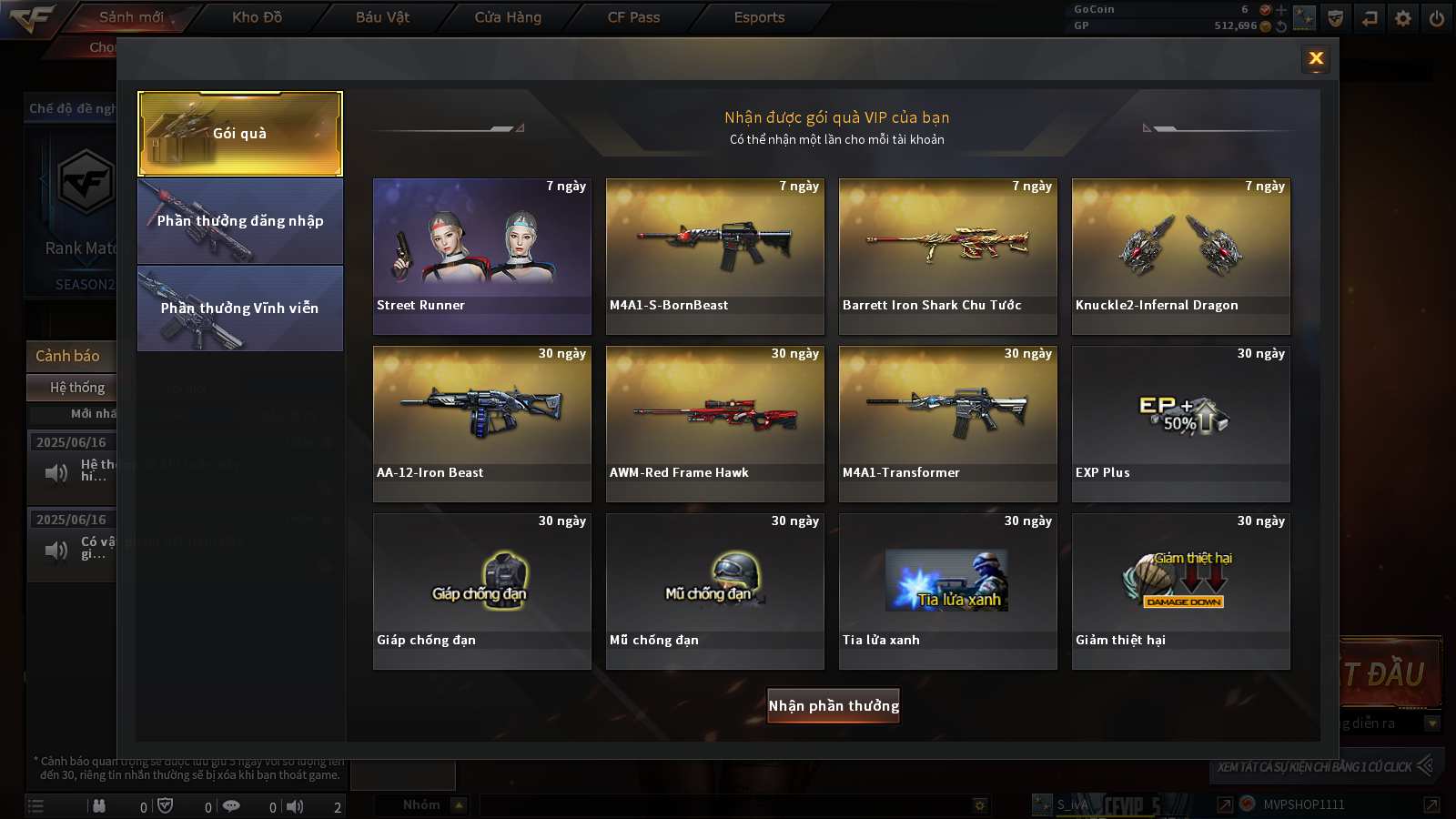
Task: Open the Kho Đồ menu
Action: click(257, 17)
